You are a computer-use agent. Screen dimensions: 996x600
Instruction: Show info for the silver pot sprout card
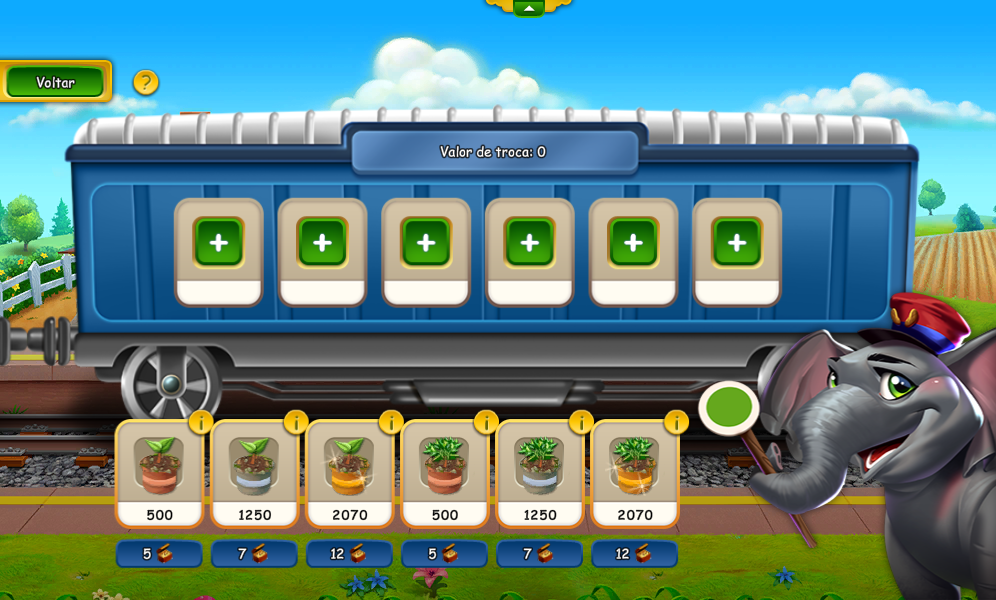[x=296, y=422]
